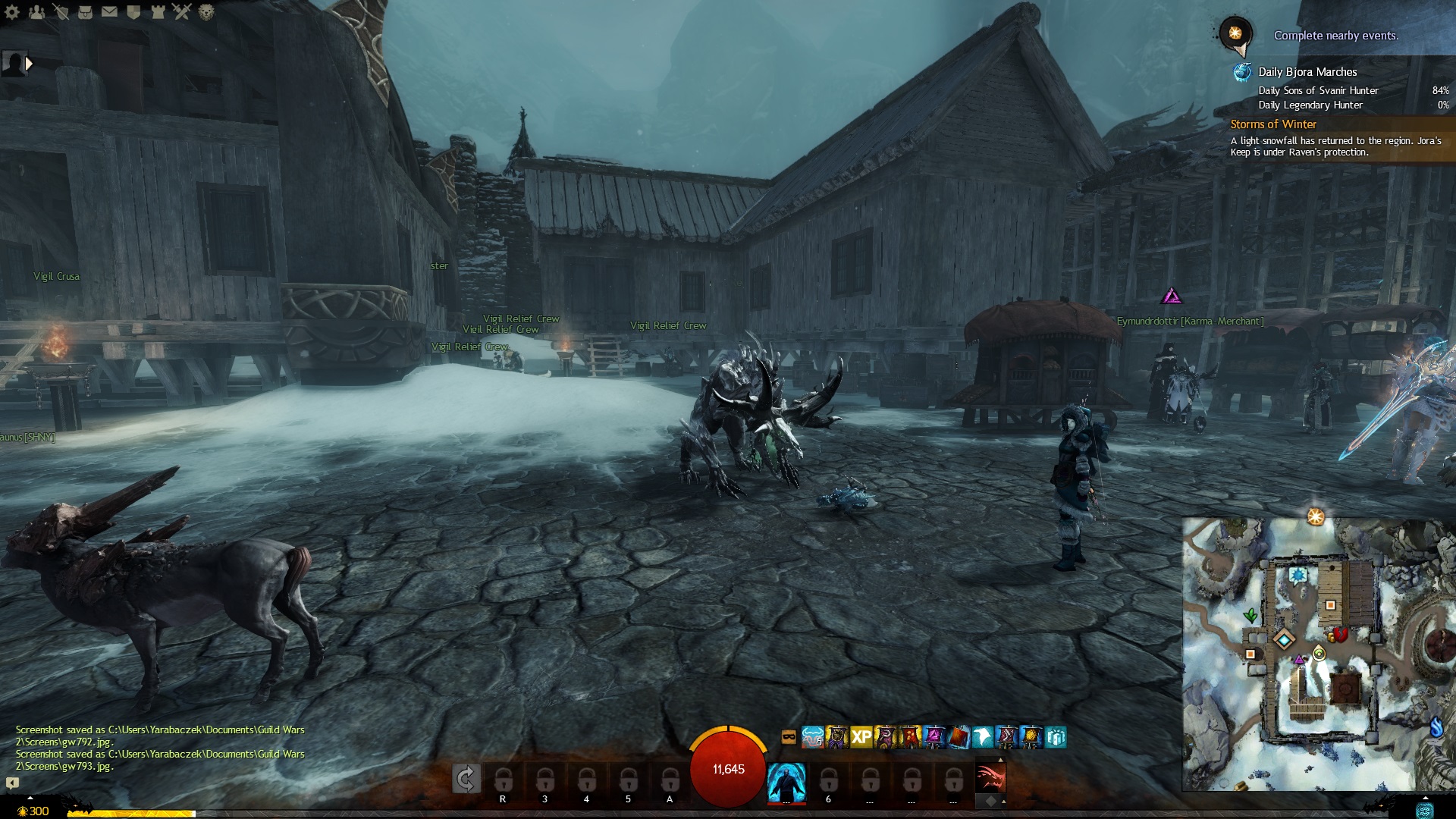Open the mail envelope icon

(109, 12)
